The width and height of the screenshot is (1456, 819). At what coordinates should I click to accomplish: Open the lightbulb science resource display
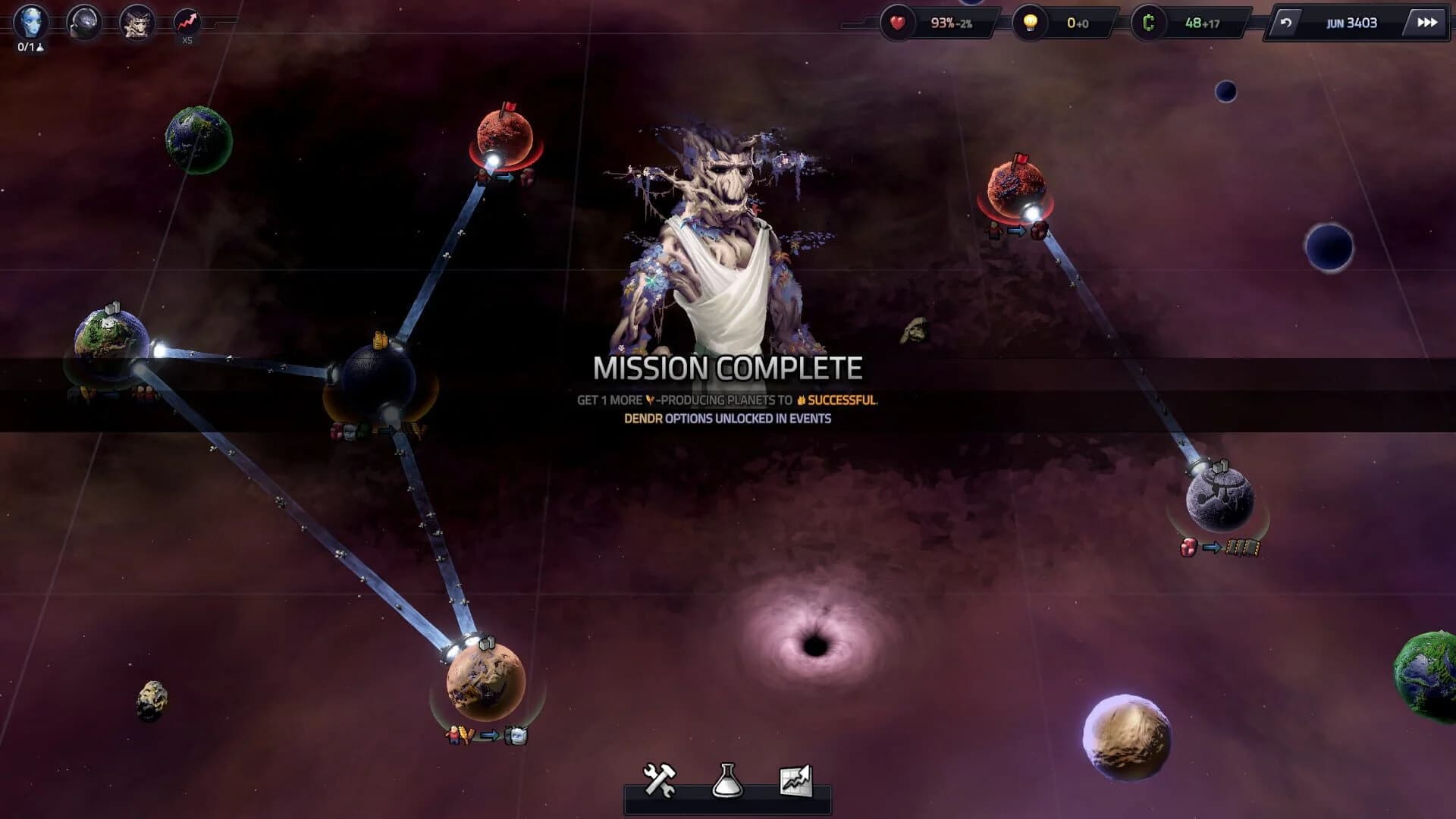point(1028,22)
